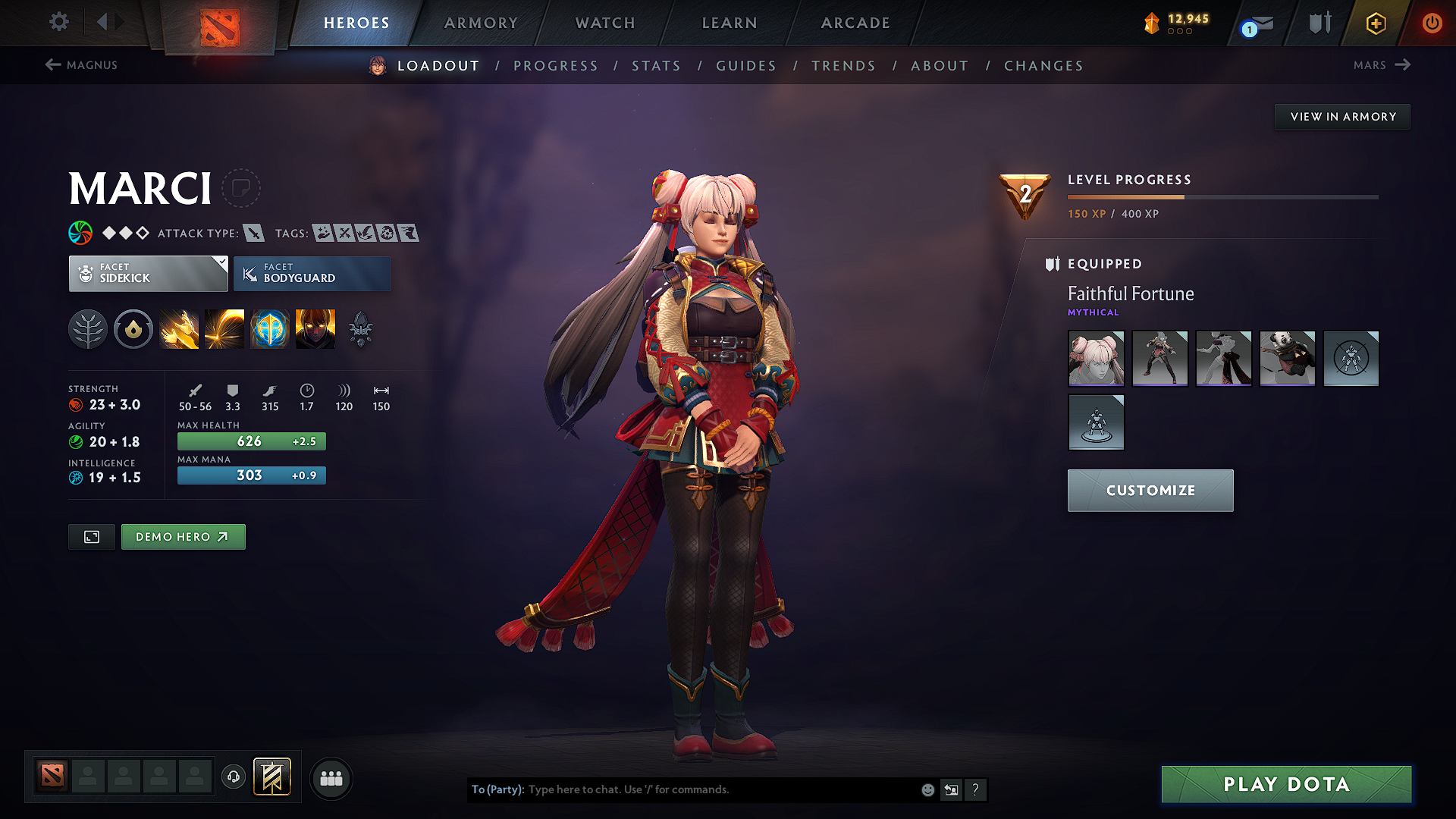Open the settings gear icon
This screenshot has width=1456, height=819.
[58, 22]
